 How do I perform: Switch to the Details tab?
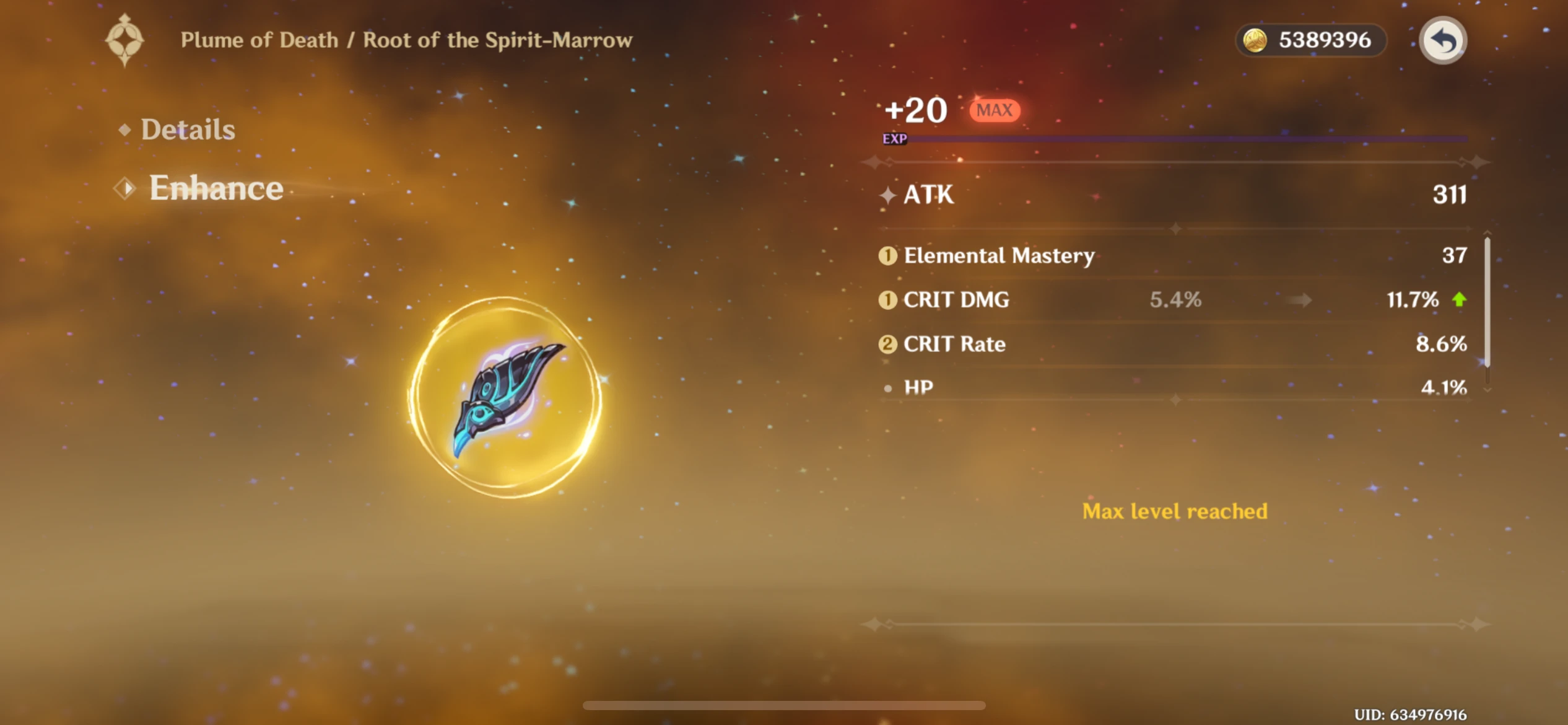tap(188, 130)
